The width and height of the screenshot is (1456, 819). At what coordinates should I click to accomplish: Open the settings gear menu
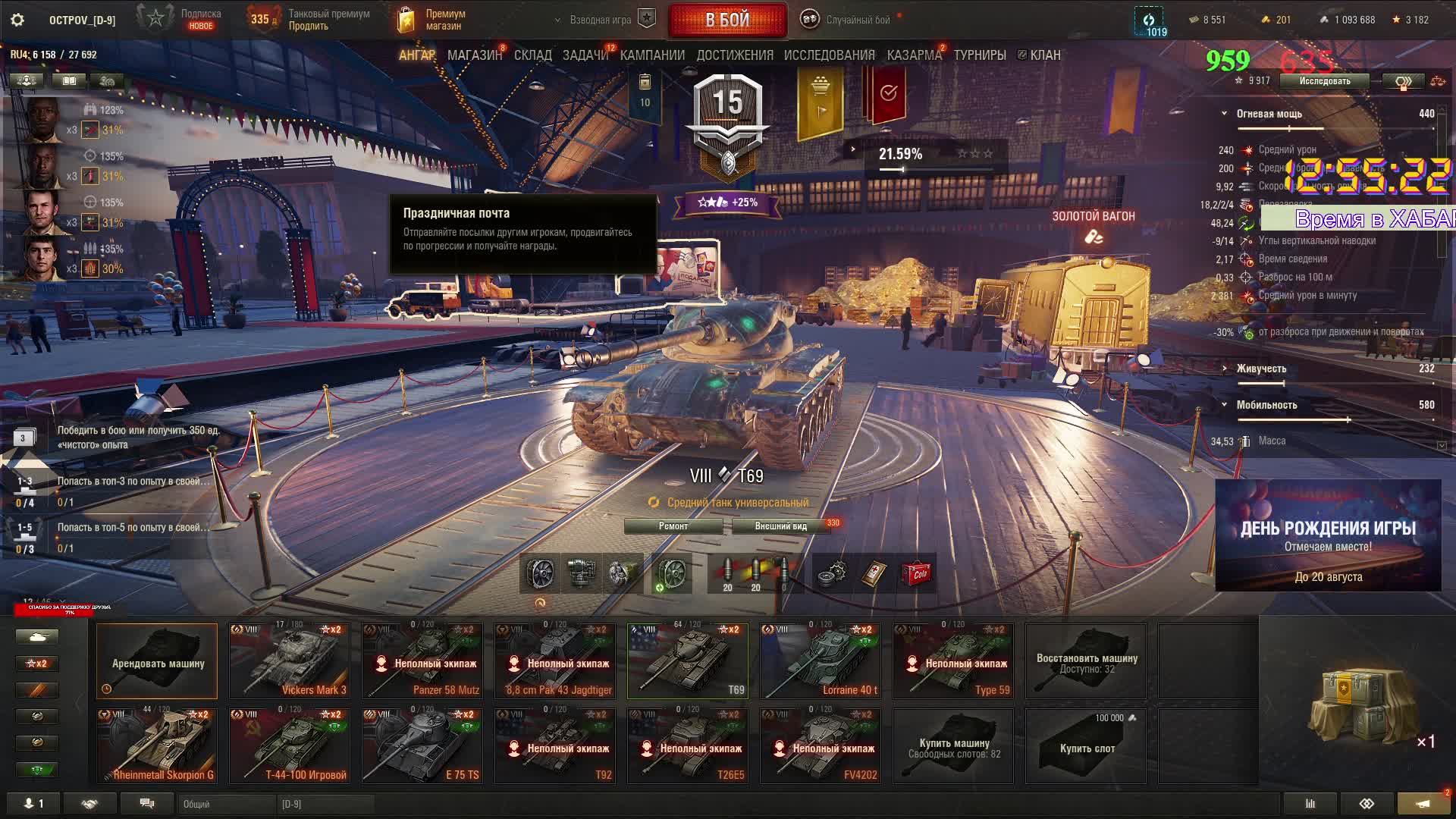click(17, 20)
